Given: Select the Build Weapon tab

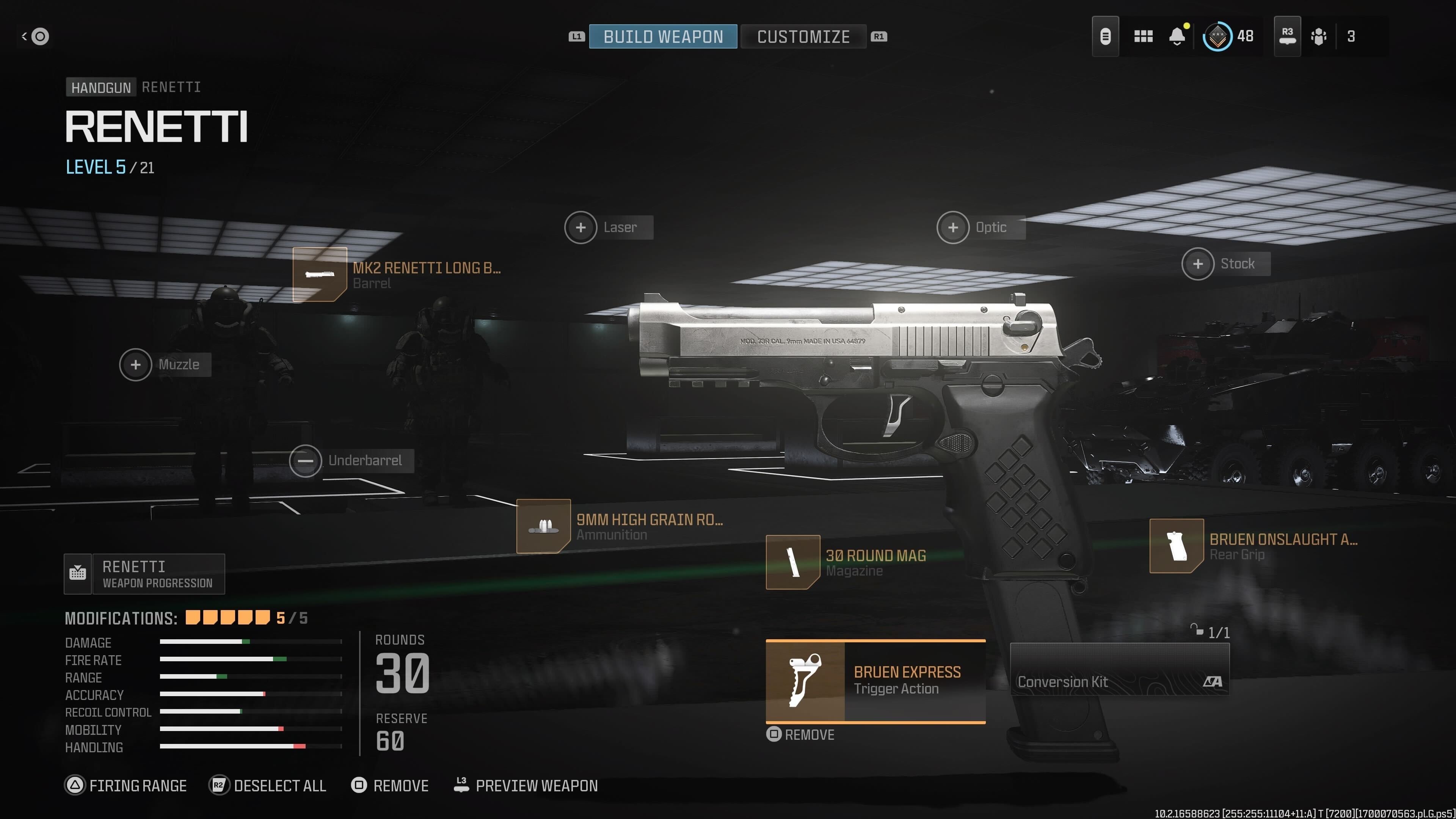Looking at the screenshot, I should pyautogui.click(x=662, y=36).
